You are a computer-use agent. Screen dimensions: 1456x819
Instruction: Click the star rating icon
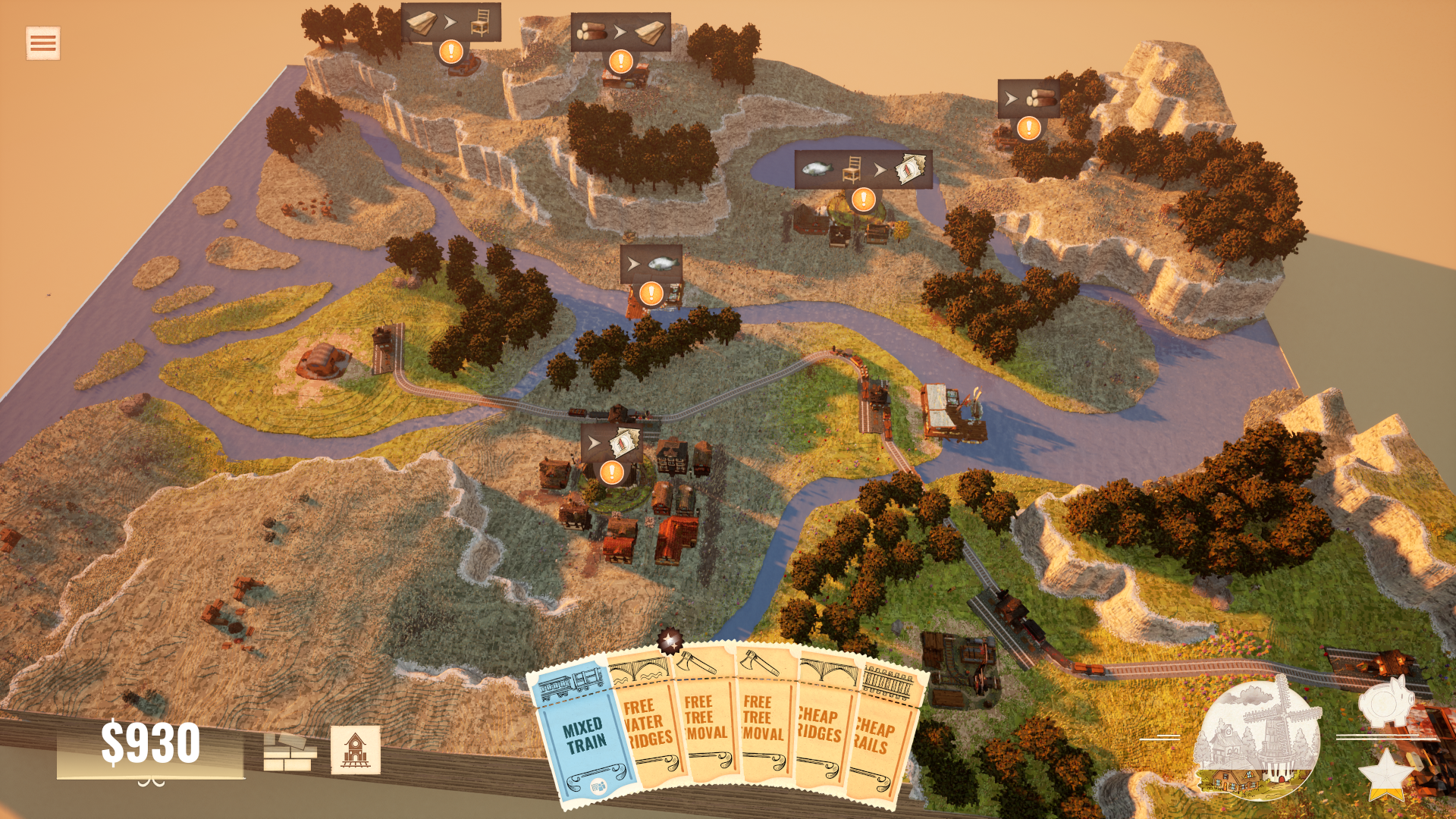coord(1385,775)
